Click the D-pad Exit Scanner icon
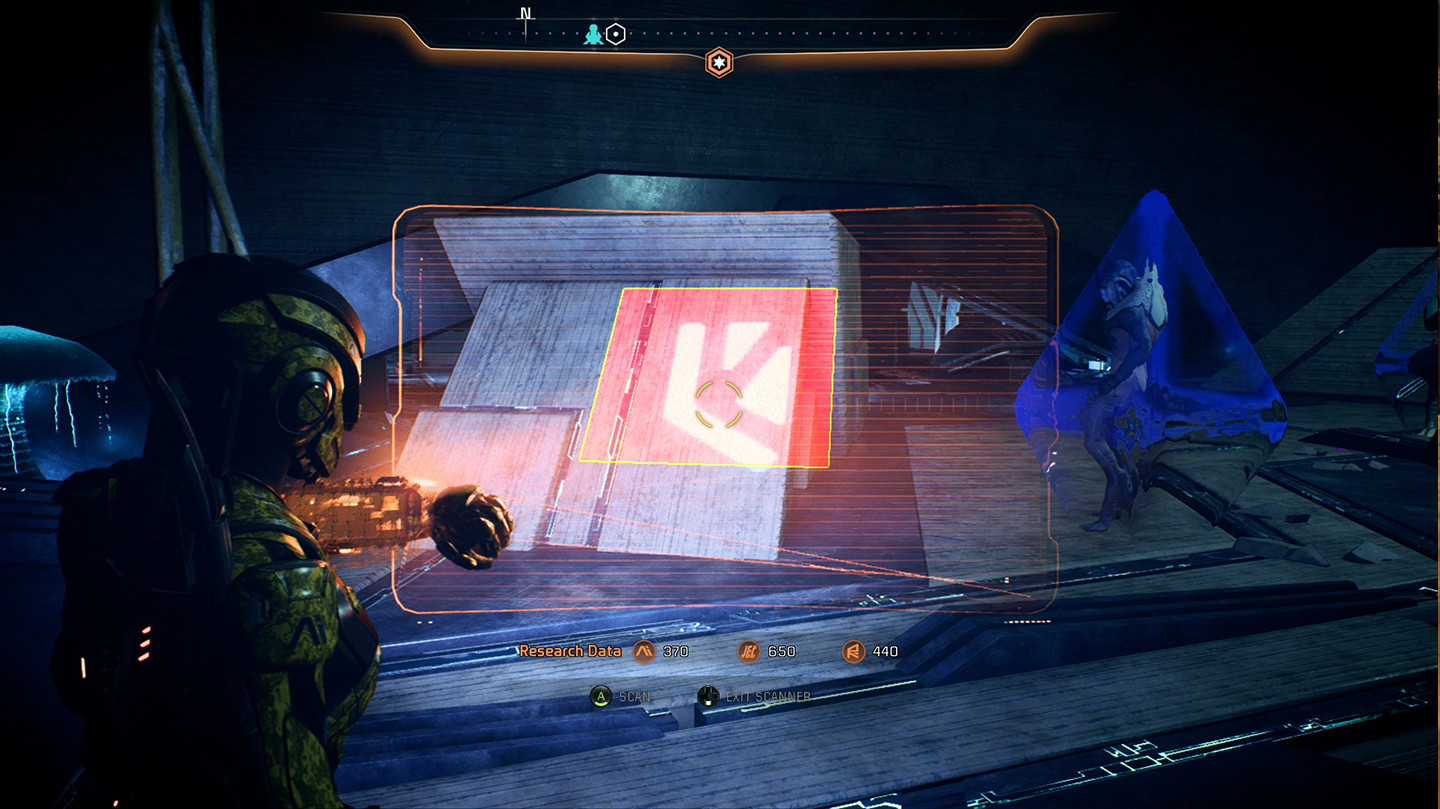Screen dimensions: 1440x809 [708, 695]
